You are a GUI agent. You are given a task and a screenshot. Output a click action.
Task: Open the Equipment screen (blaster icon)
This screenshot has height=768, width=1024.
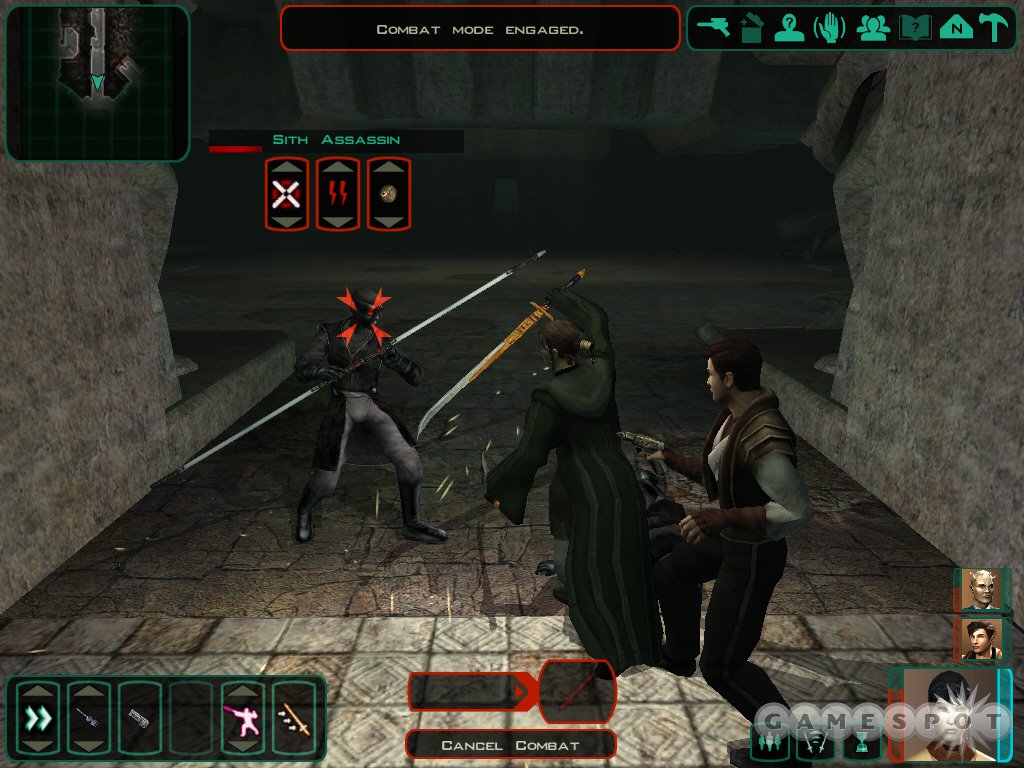715,28
